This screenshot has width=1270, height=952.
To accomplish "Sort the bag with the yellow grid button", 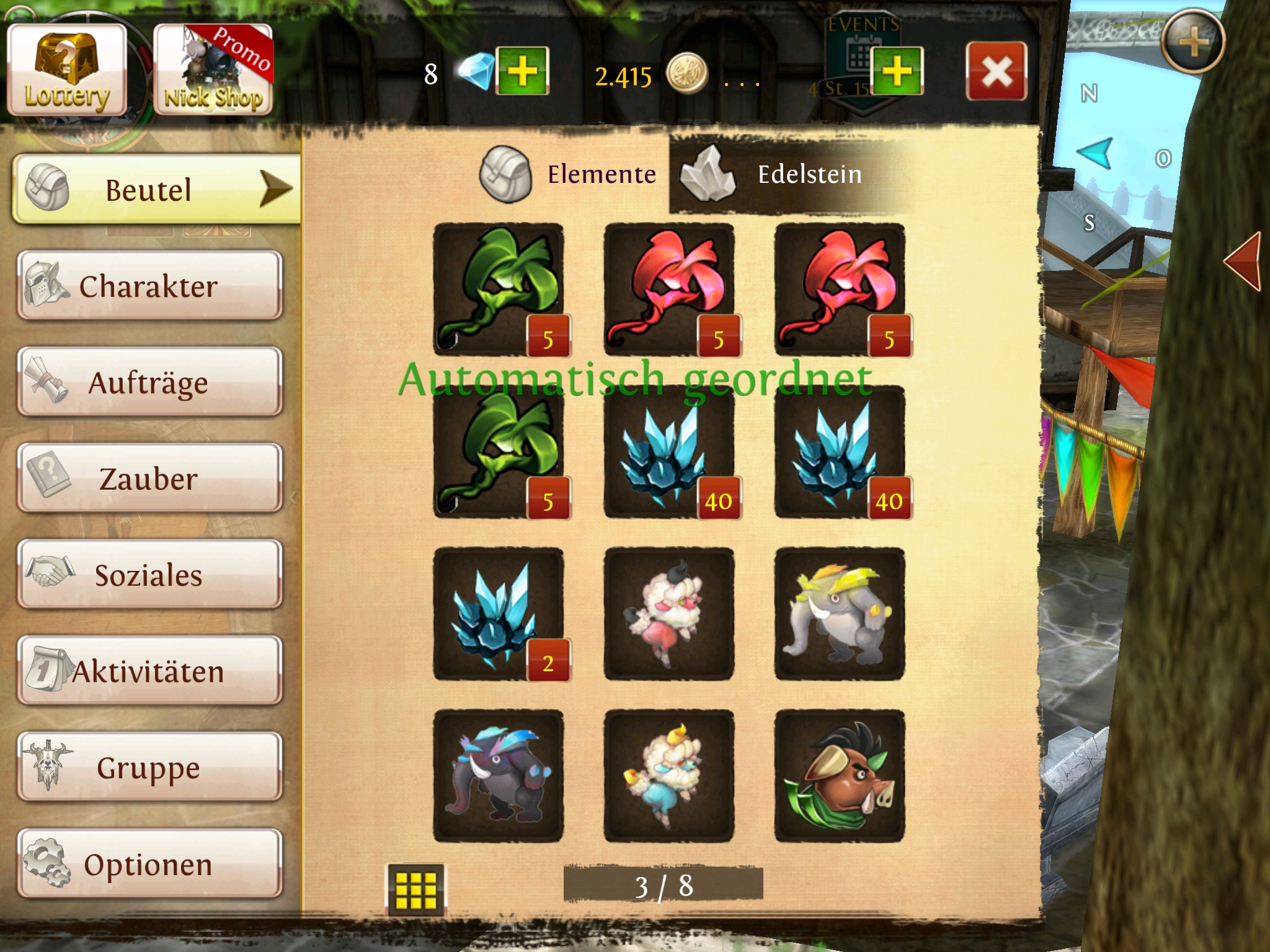I will 415,889.
